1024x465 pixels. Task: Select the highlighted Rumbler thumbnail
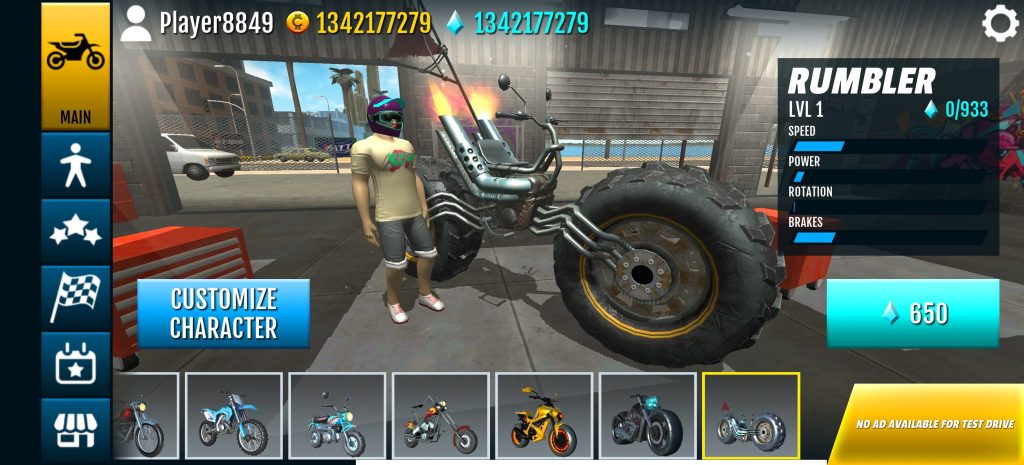750,415
